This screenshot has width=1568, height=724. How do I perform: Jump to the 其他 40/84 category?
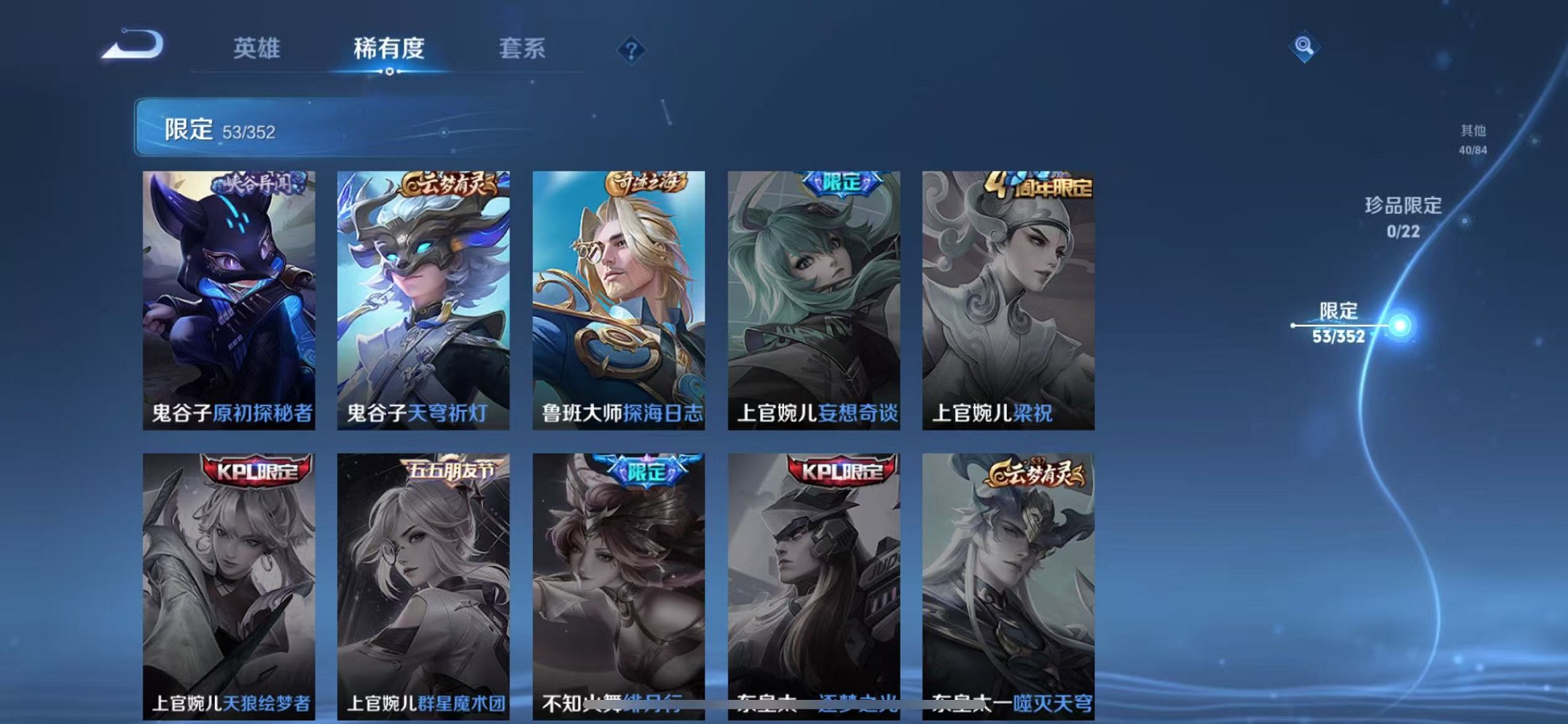1472,138
